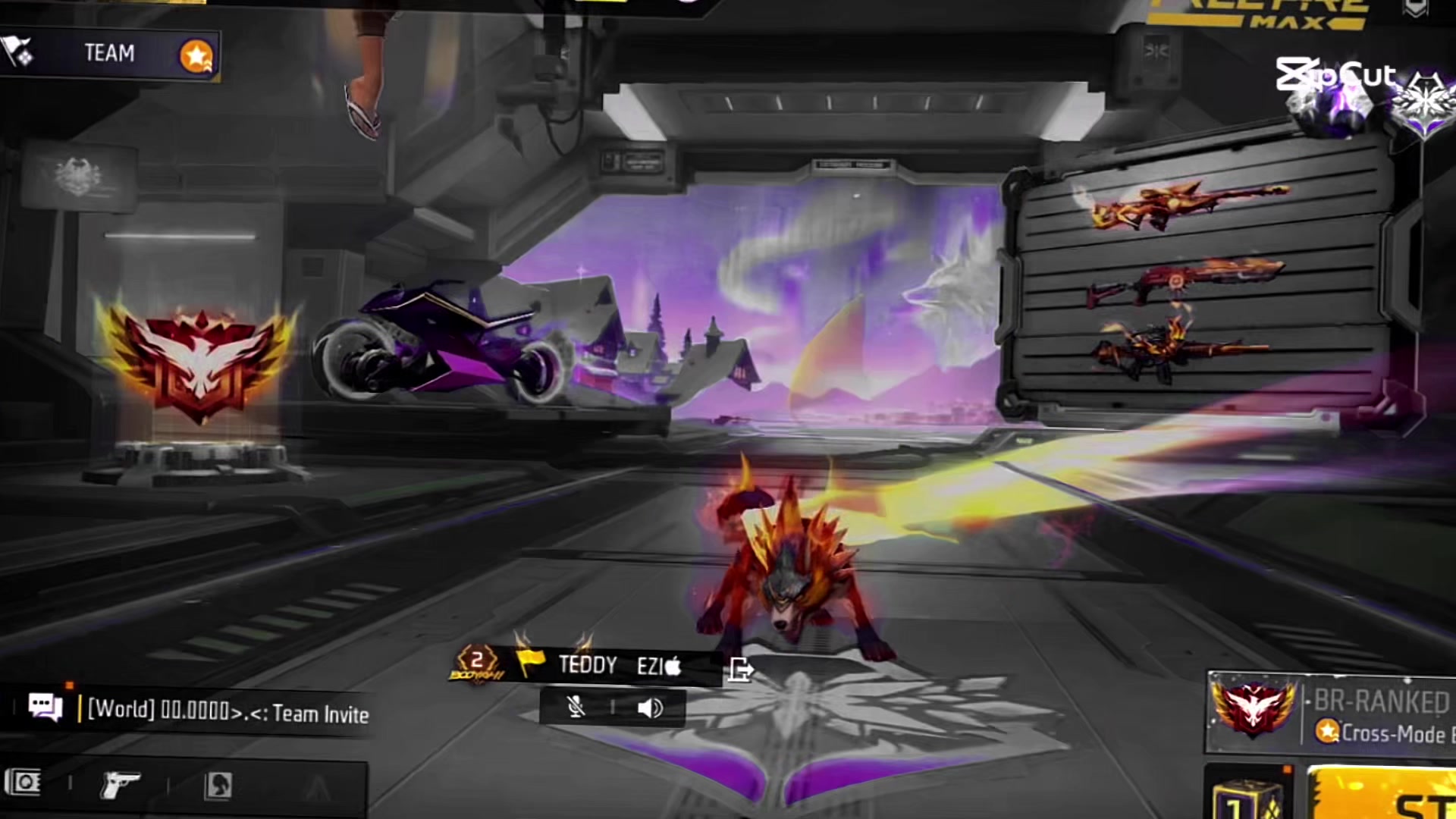Open the character portrait icon
This screenshot has width=1456, height=819.
[218, 785]
